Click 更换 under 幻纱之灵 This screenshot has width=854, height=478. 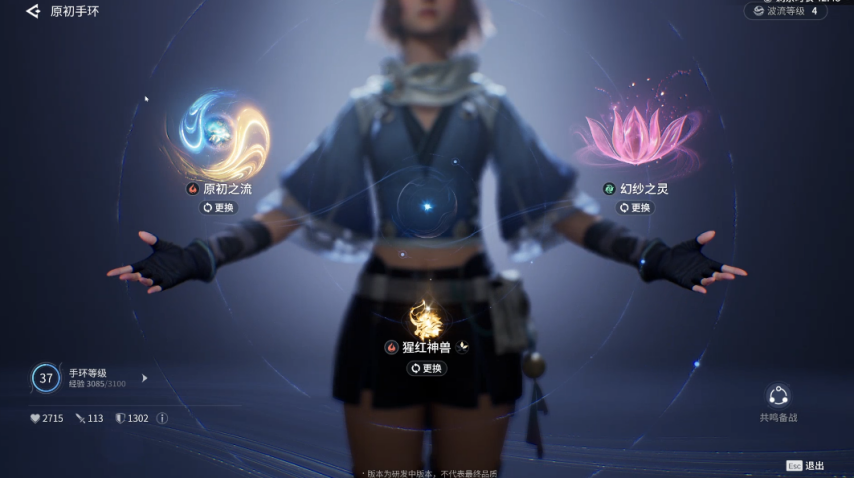pyautogui.click(x=635, y=208)
